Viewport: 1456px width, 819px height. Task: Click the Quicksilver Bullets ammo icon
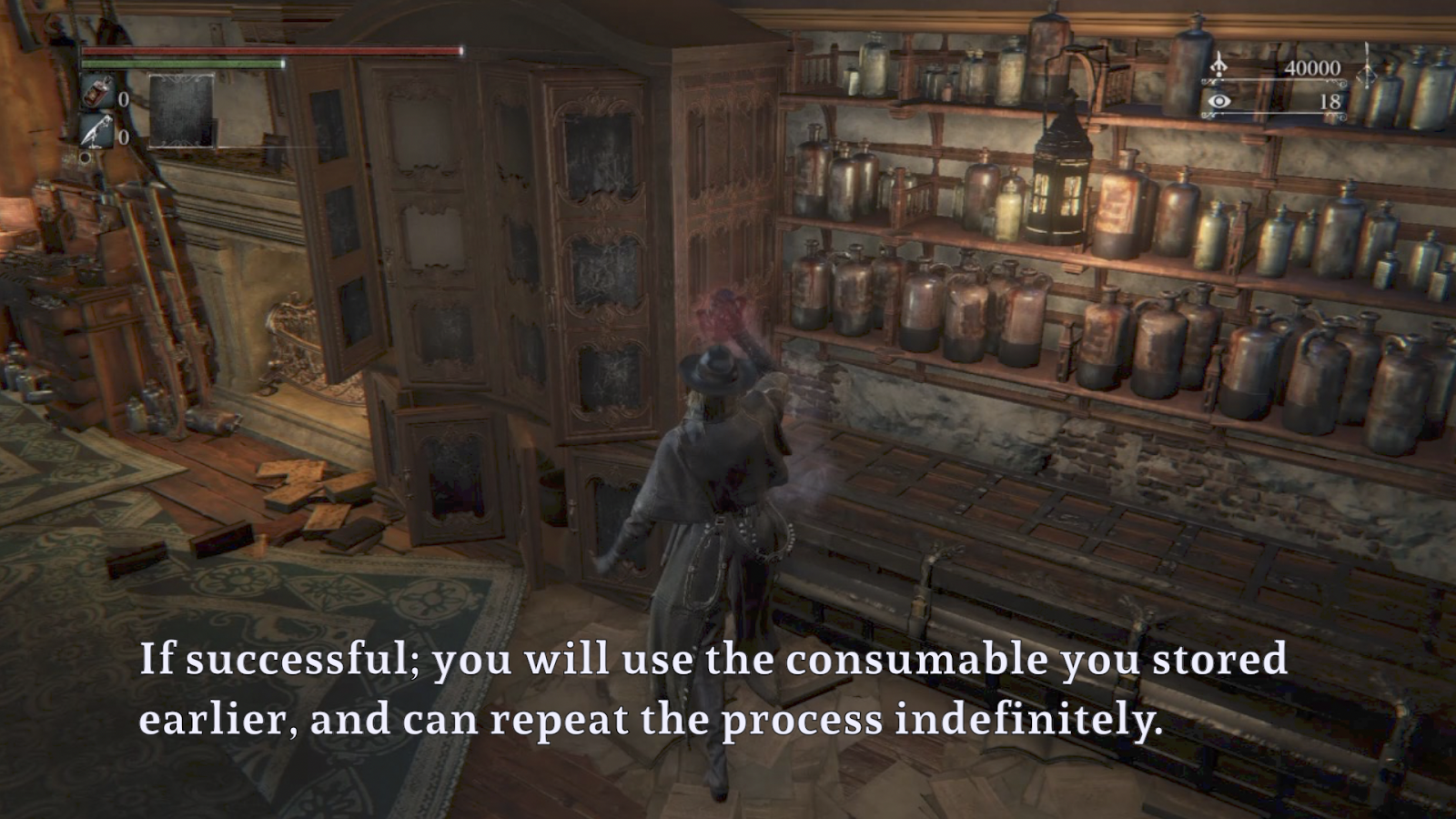tap(94, 130)
